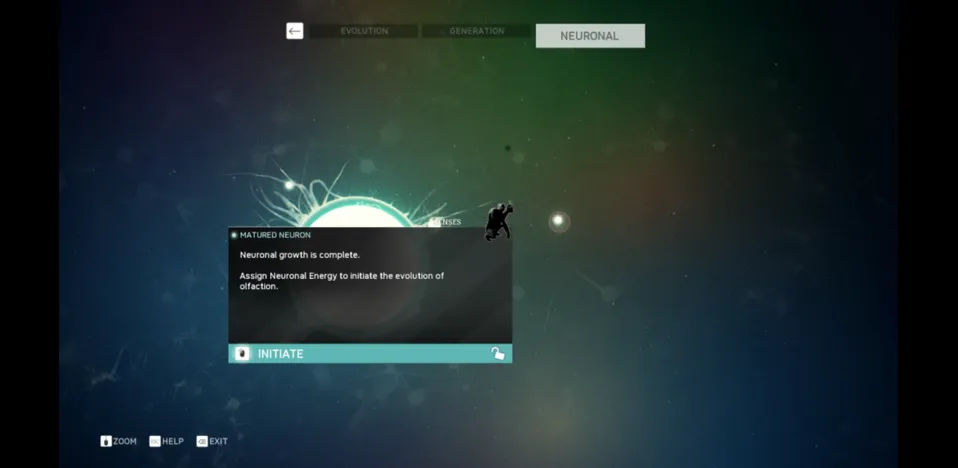Viewport: 958px width, 468px height.
Task: Open the Generation tab
Action: coord(476,32)
